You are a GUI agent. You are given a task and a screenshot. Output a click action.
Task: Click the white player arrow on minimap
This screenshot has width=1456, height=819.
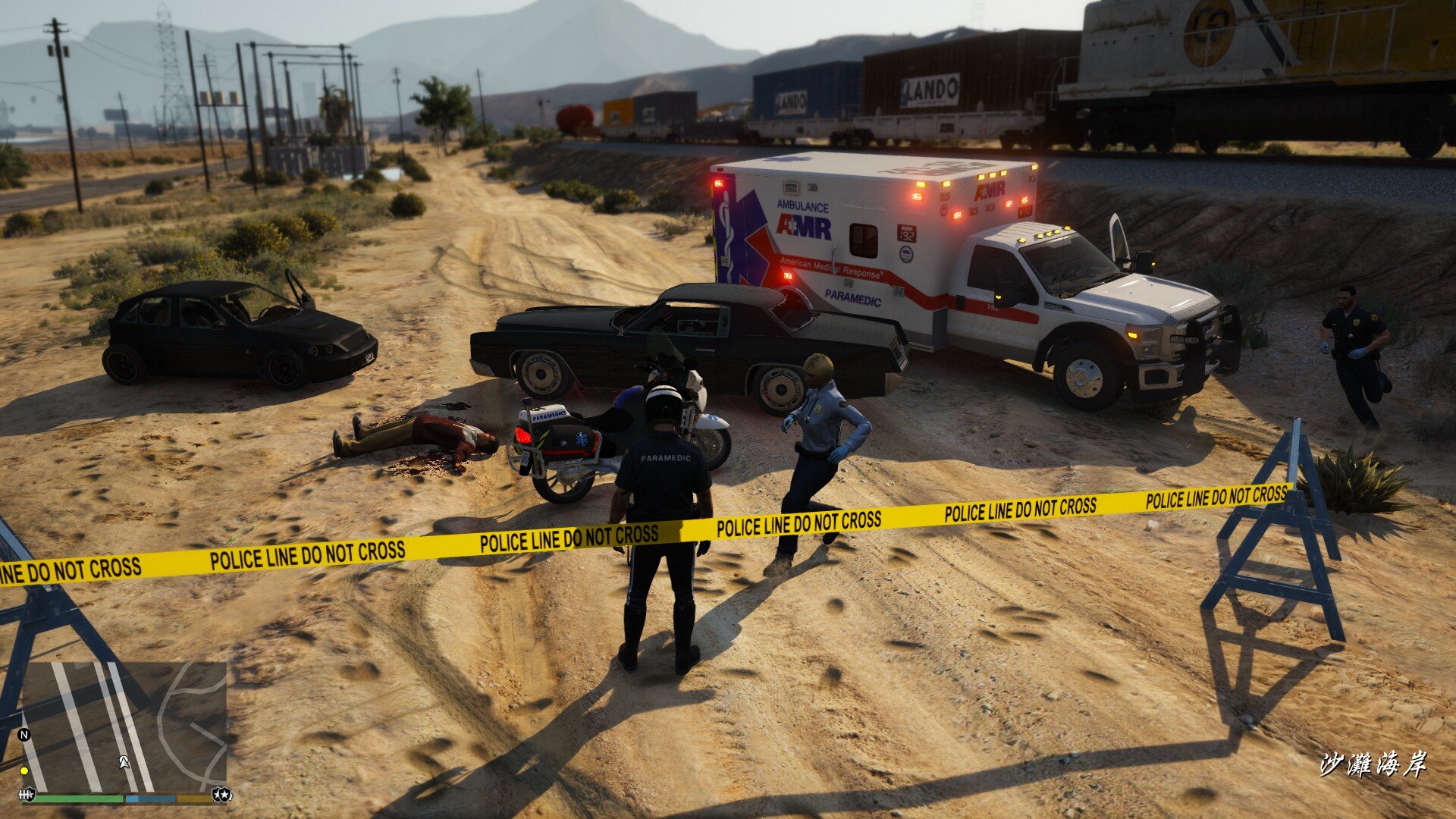124,761
